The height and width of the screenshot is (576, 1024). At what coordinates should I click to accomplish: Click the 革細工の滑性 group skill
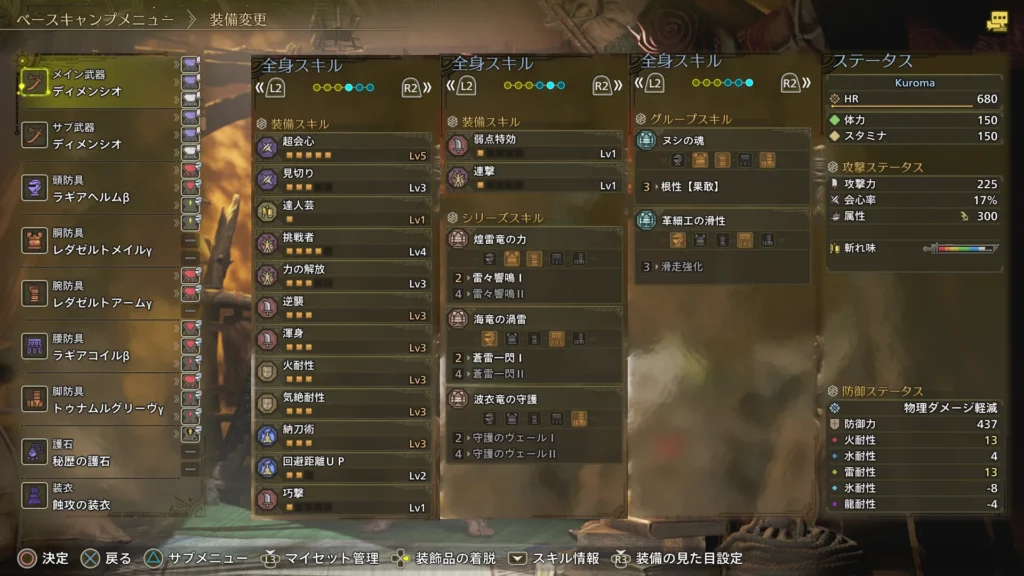coord(722,222)
